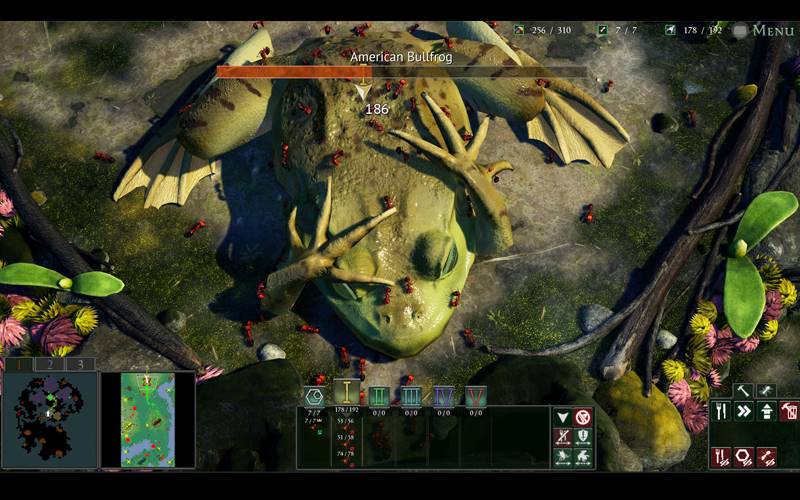800x500 pixels.
Task: Select the hammer build tab
Action: click(743, 391)
